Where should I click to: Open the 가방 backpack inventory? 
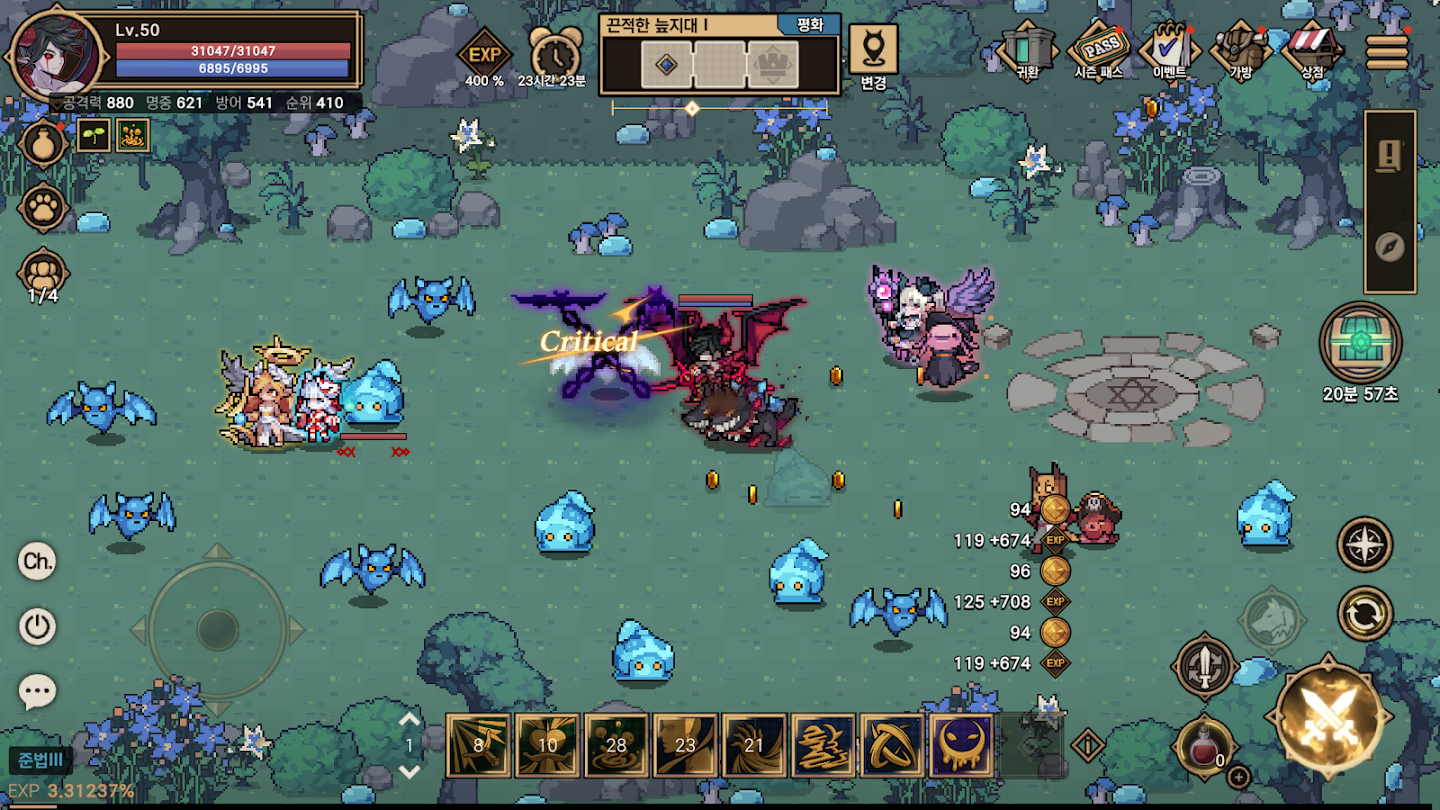tap(1240, 48)
